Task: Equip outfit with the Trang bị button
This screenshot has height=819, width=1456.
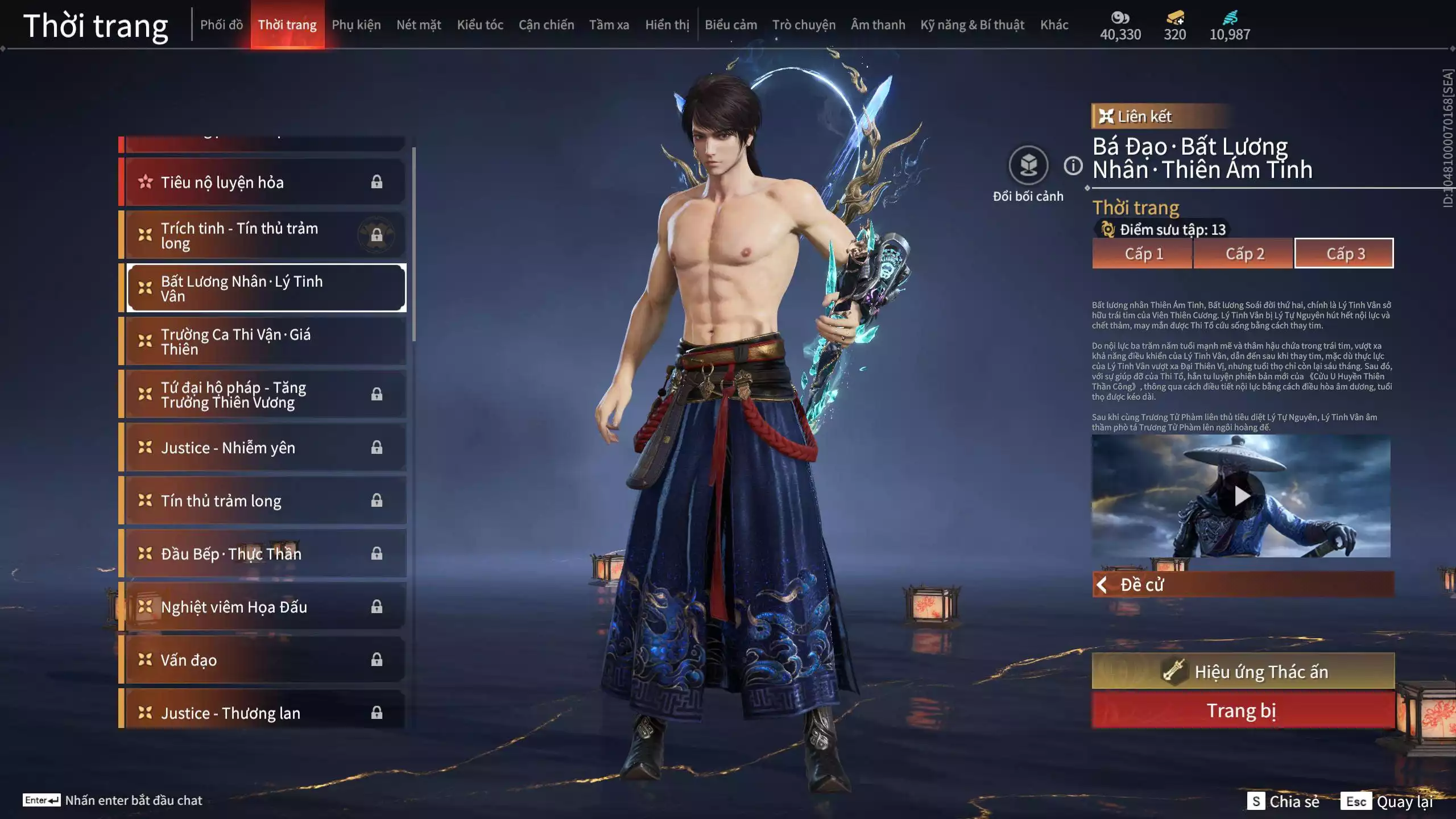Action: [x=1243, y=711]
